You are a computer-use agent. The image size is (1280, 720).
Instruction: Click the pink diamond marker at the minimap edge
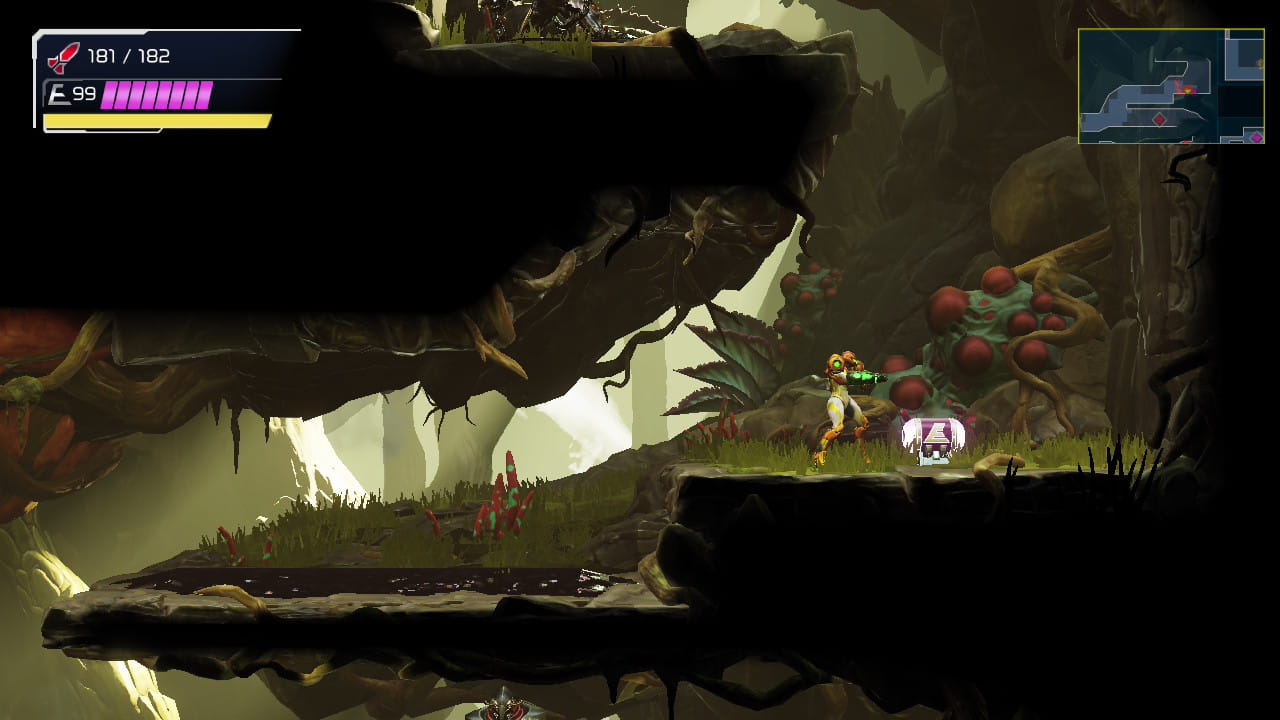[1256, 136]
